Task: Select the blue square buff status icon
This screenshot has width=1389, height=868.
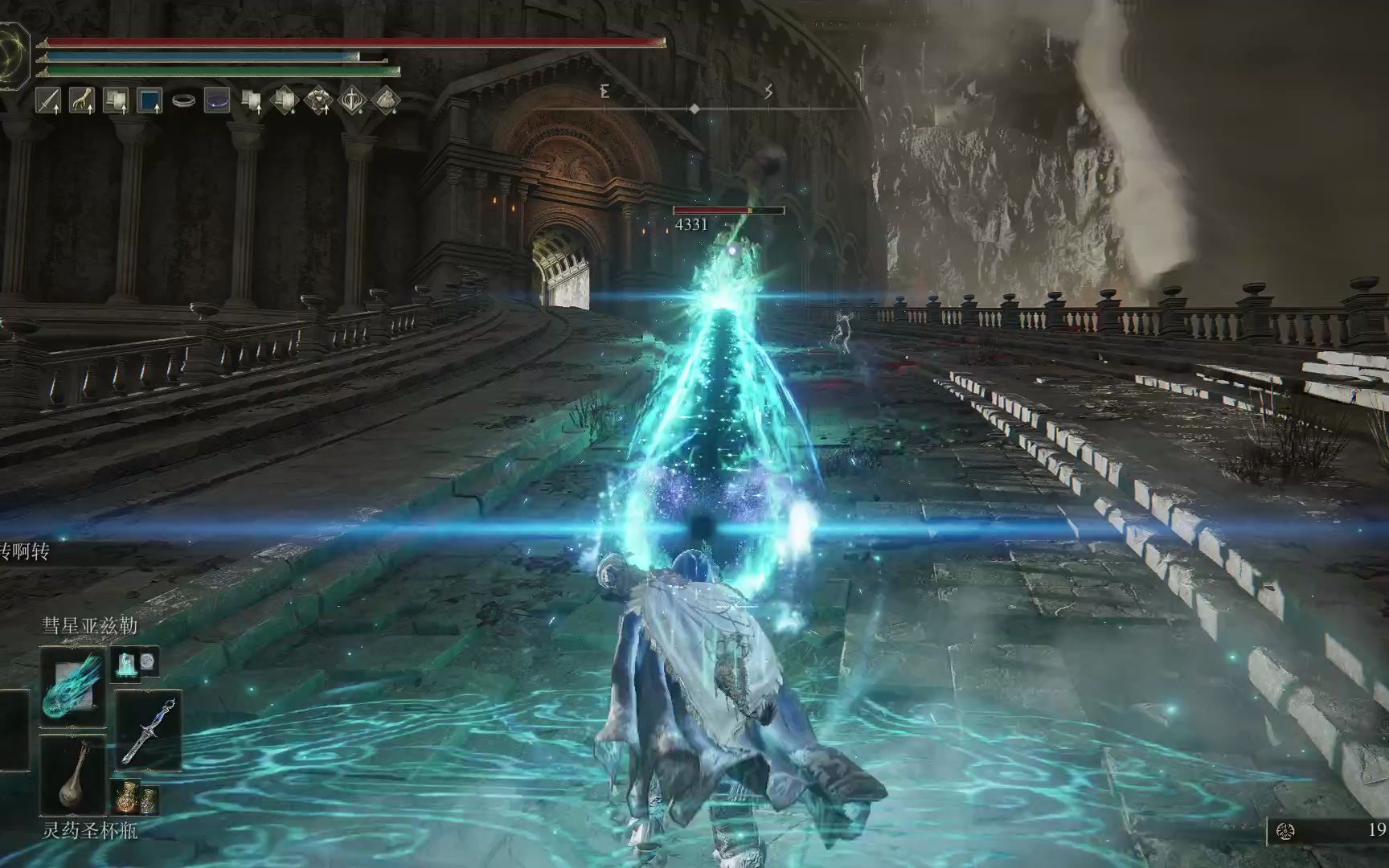Action: (x=150, y=100)
